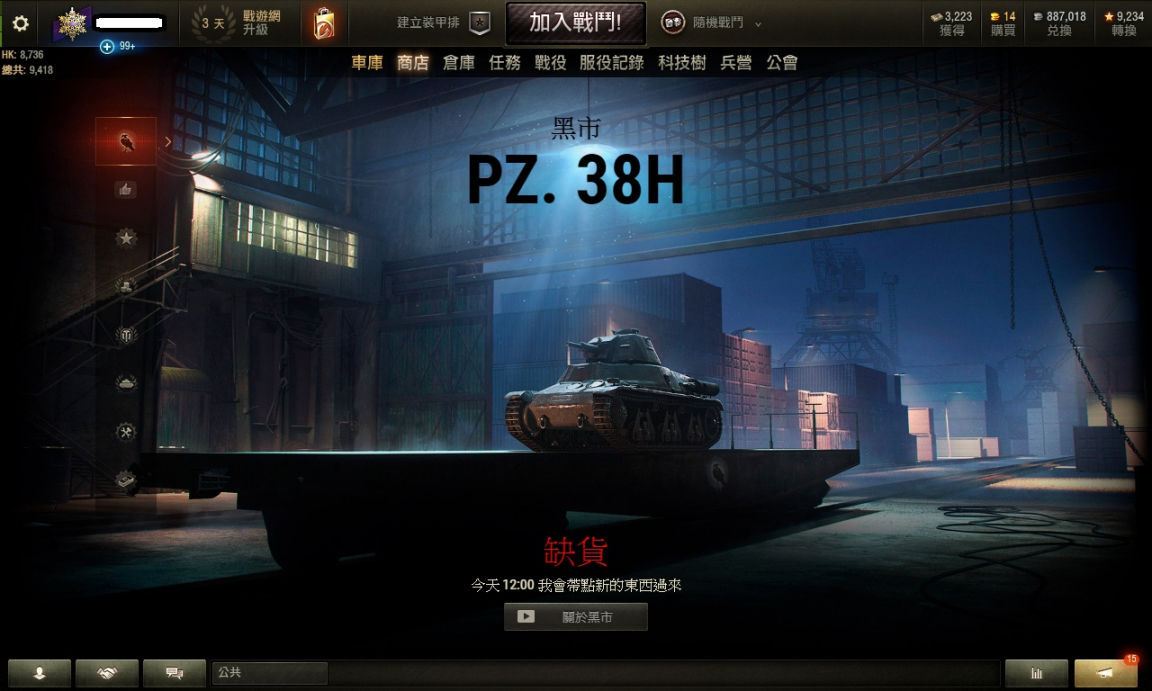Open the gear settings menu
Viewport: 1152px width, 691px height.
click(x=21, y=24)
